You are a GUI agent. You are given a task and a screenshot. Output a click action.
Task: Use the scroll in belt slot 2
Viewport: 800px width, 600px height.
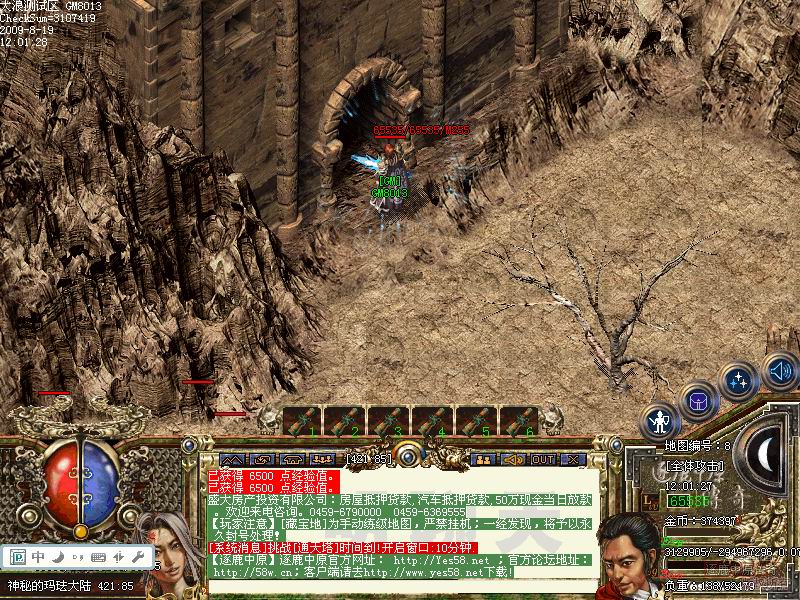pyautogui.click(x=345, y=421)
